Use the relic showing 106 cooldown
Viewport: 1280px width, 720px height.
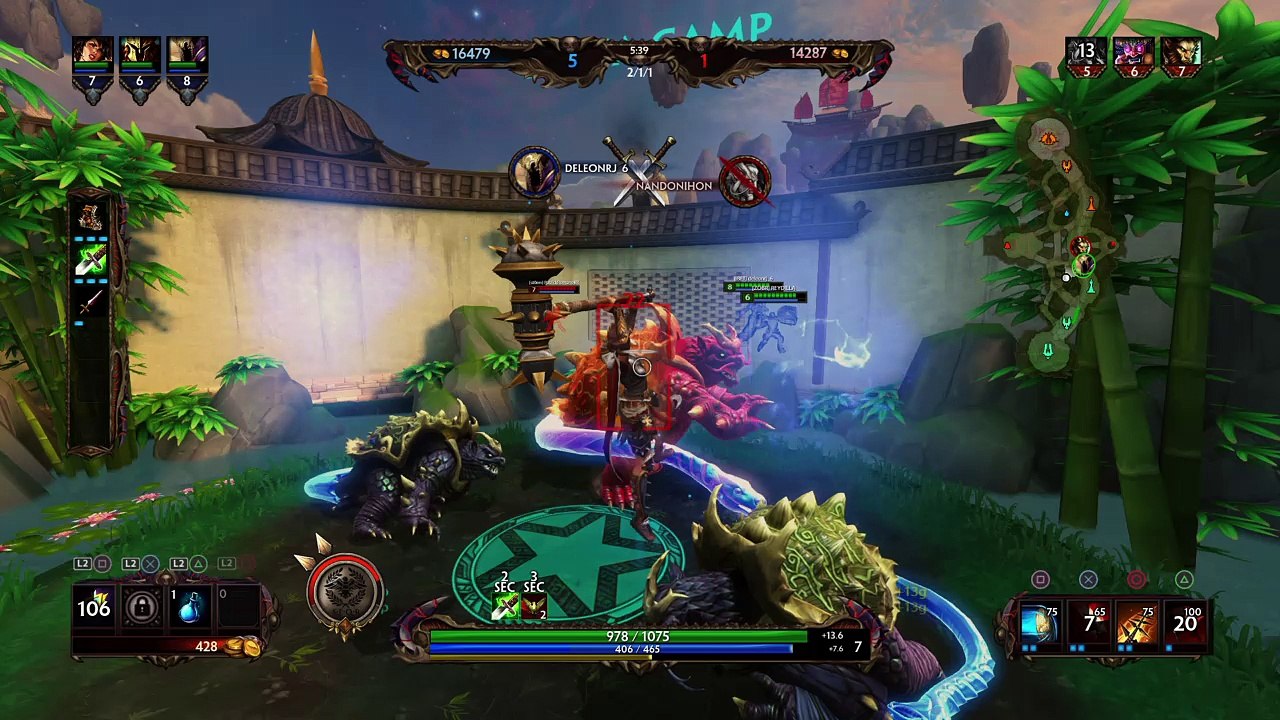(x=94, y=607)
